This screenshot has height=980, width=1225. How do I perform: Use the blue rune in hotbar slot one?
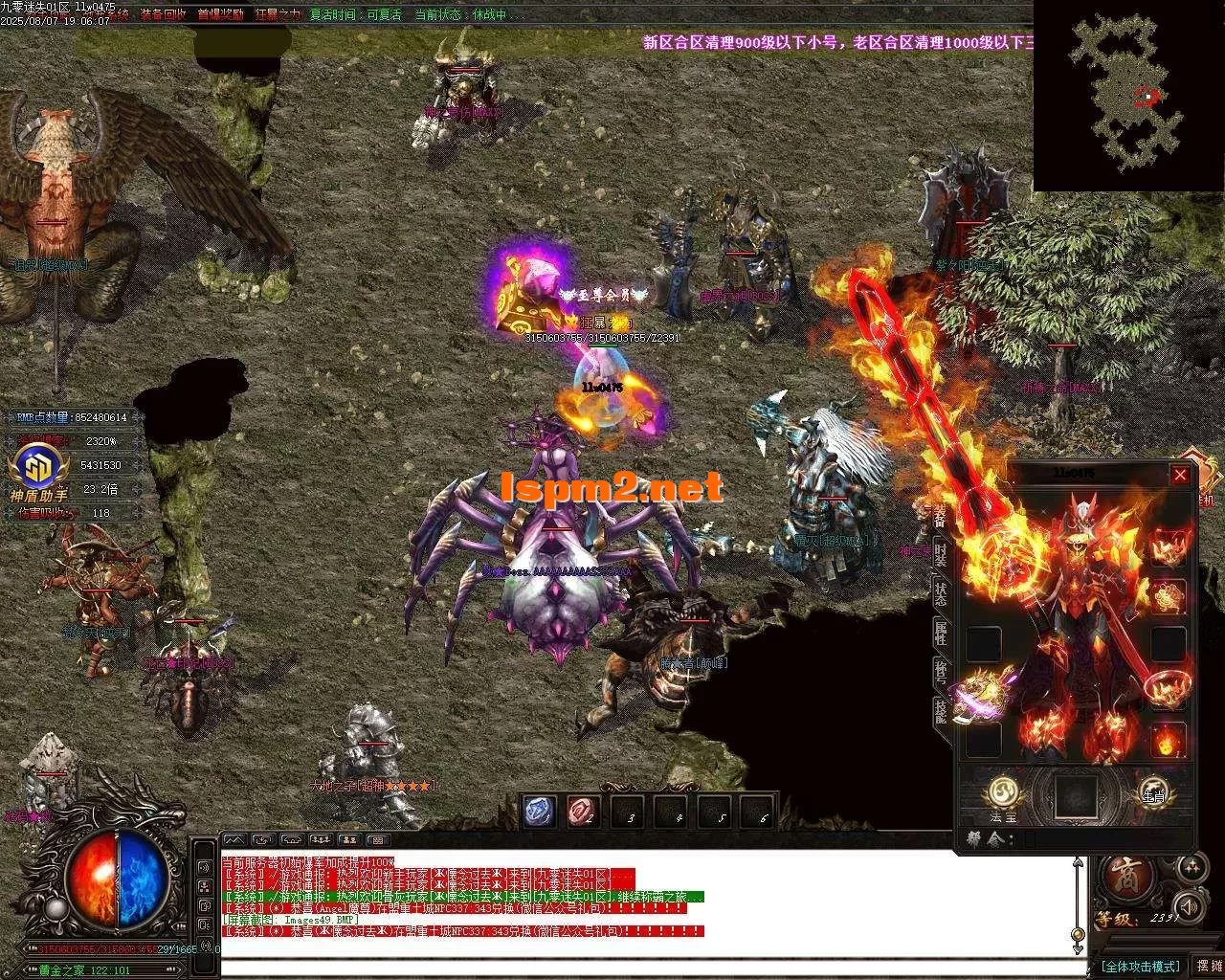(x=540, y=812)
